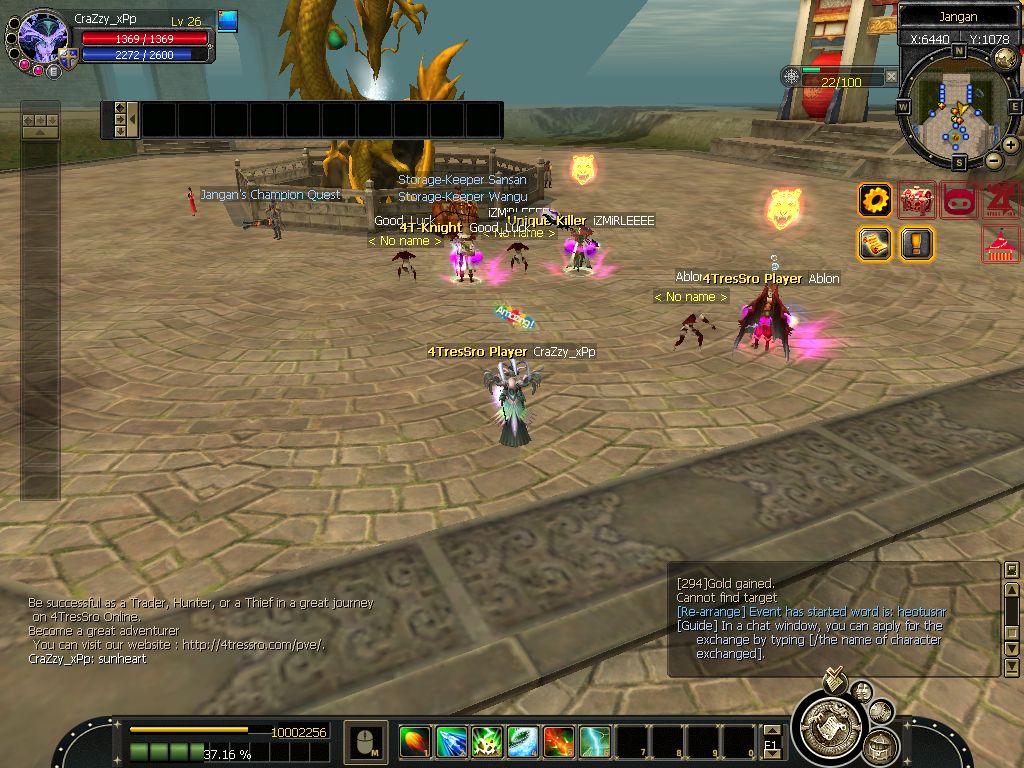Use the blue ice shard skill in slot 2

point(451,742)
